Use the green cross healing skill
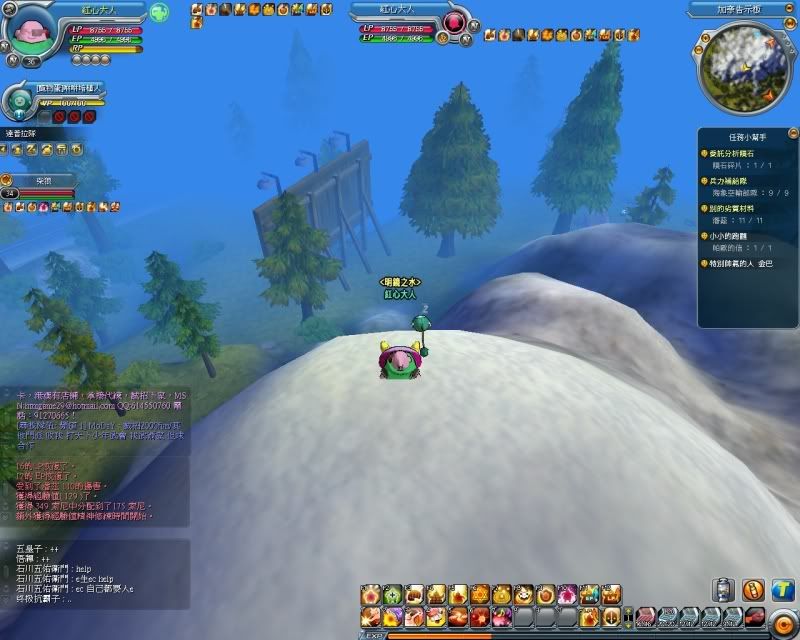The height and width of the screenshot is (640, 800). click(x=394, y=594)
